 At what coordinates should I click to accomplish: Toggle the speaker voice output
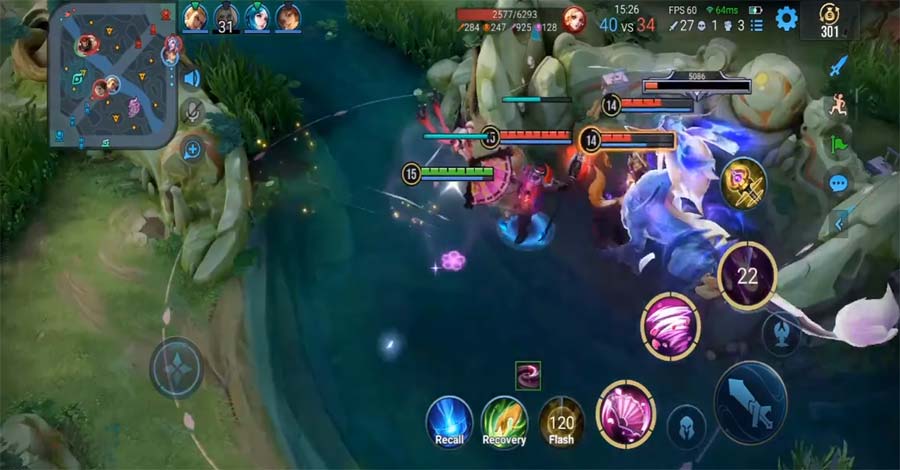click(x=191, y=78)
